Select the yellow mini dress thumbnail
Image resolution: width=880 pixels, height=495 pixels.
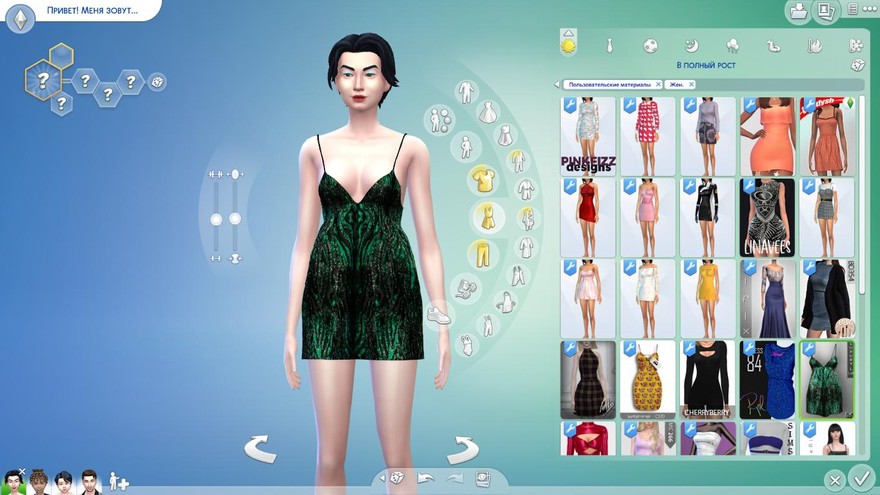707,298
